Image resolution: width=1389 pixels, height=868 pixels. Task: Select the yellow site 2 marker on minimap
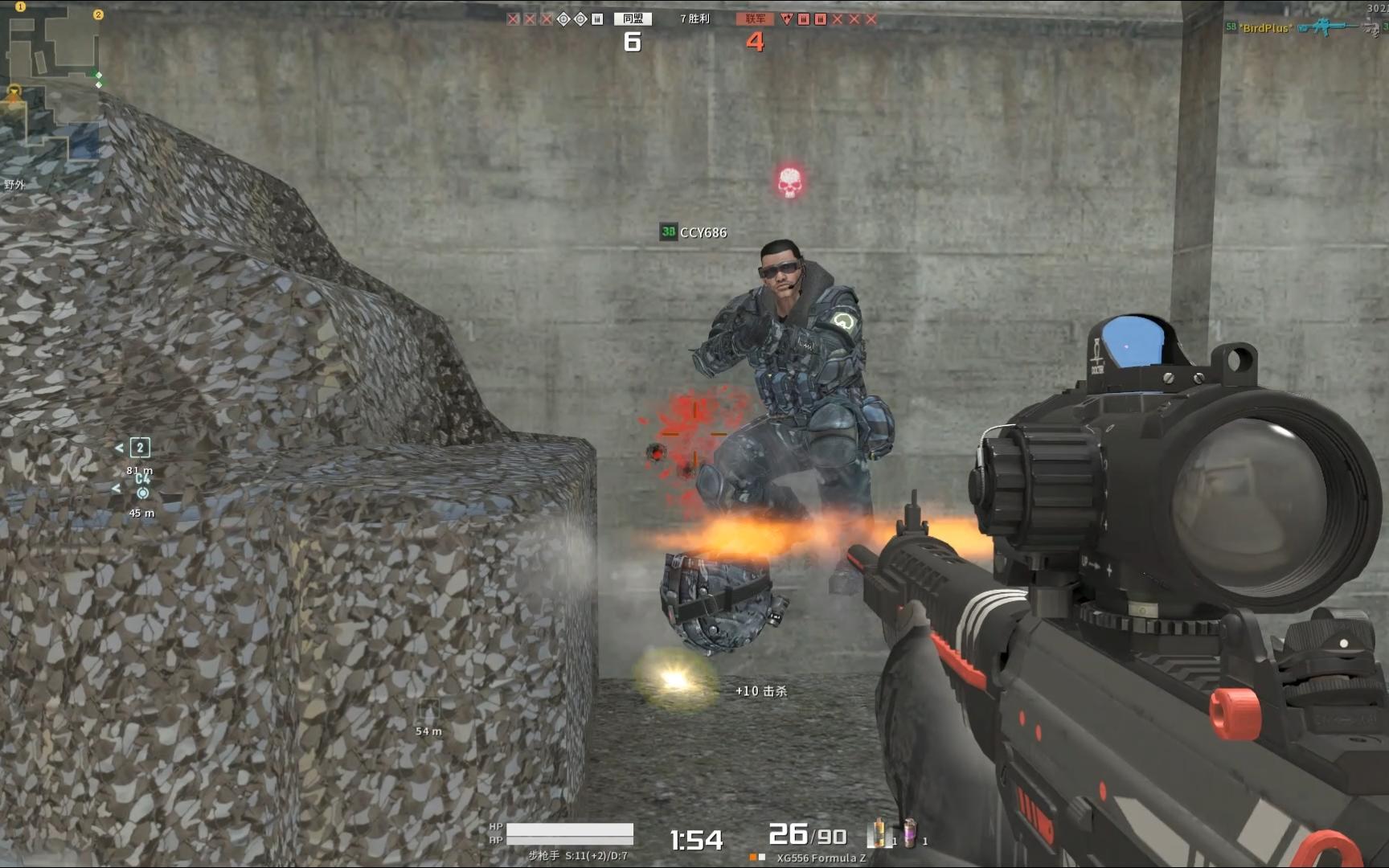98,14
